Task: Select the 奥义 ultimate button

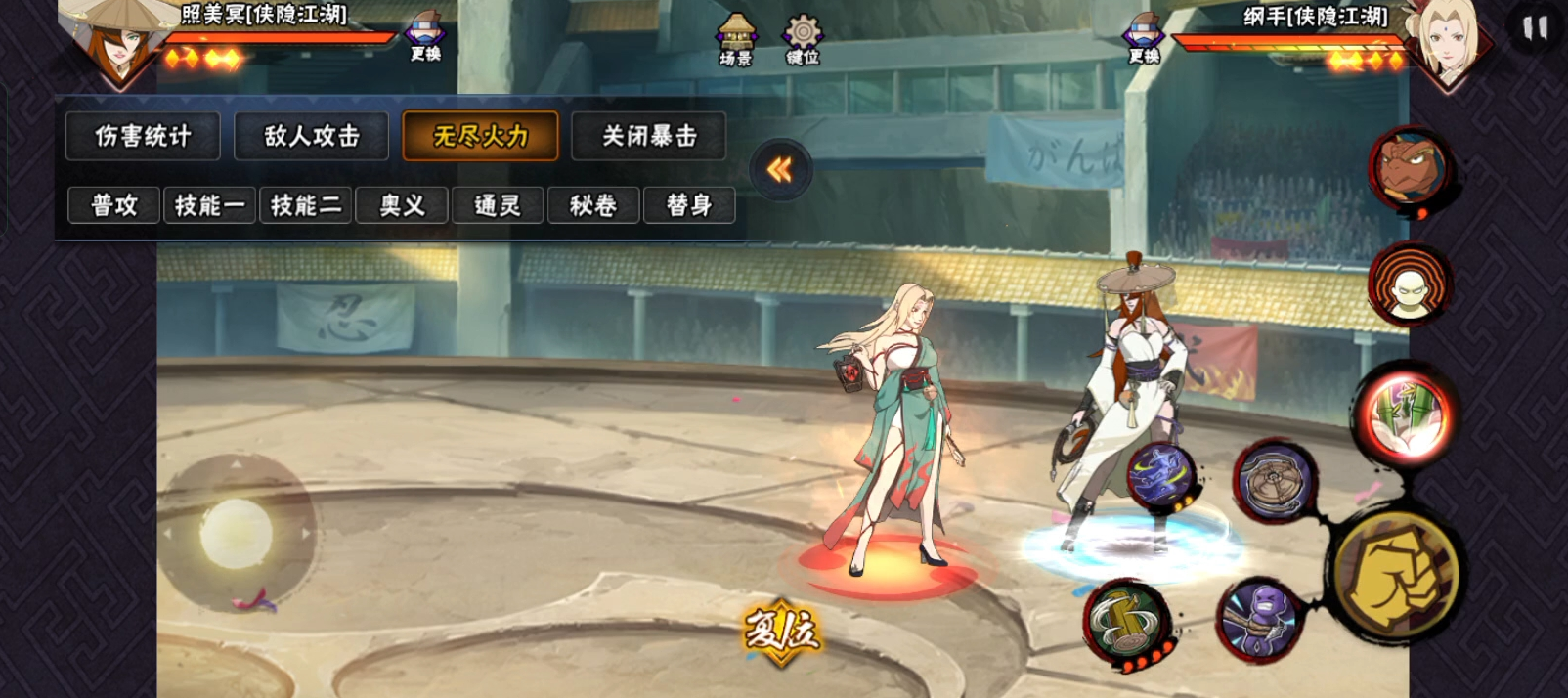Action: coord(401,205)
